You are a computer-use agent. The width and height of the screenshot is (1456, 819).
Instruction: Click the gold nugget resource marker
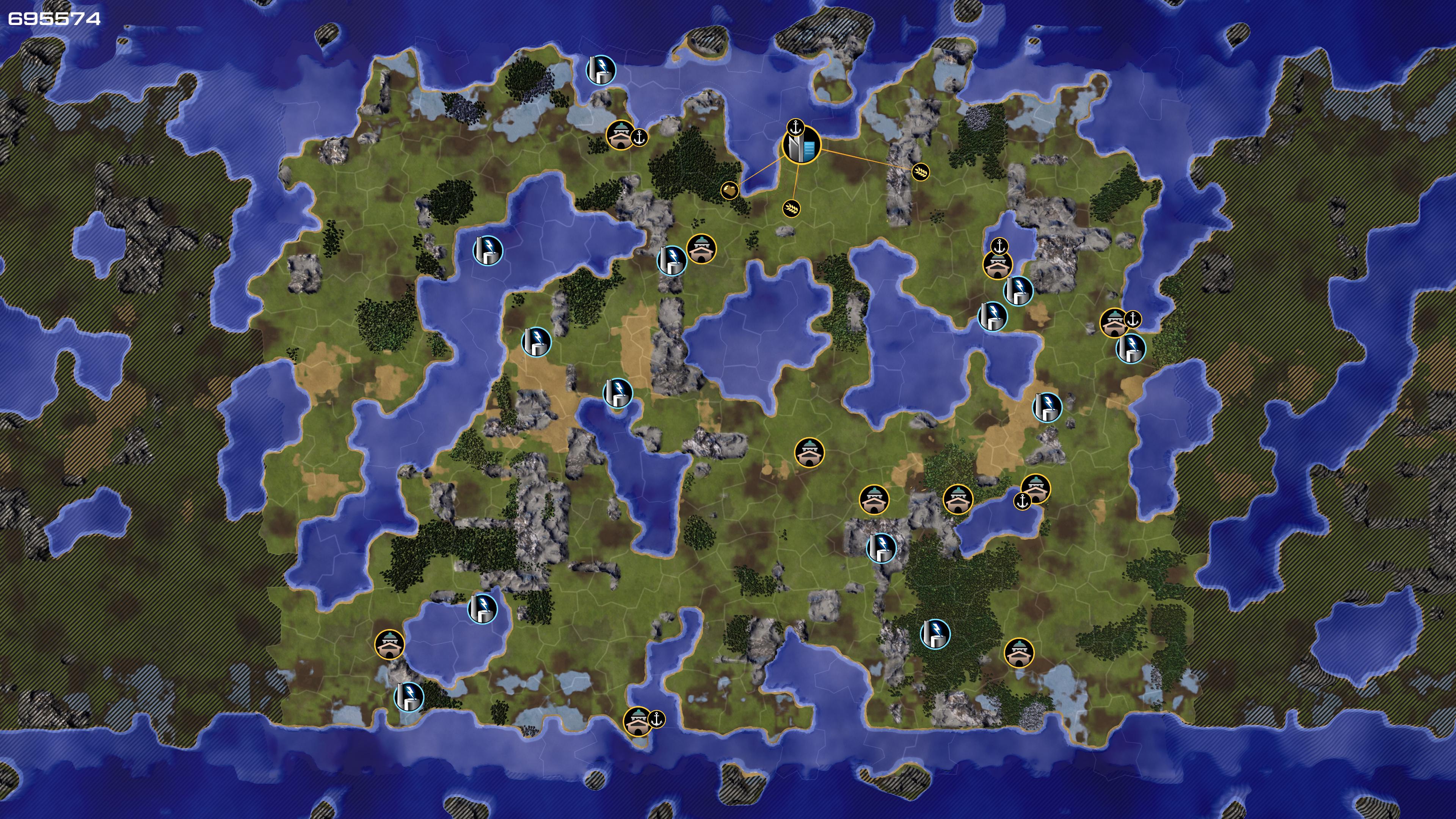[x=730, y=190]
